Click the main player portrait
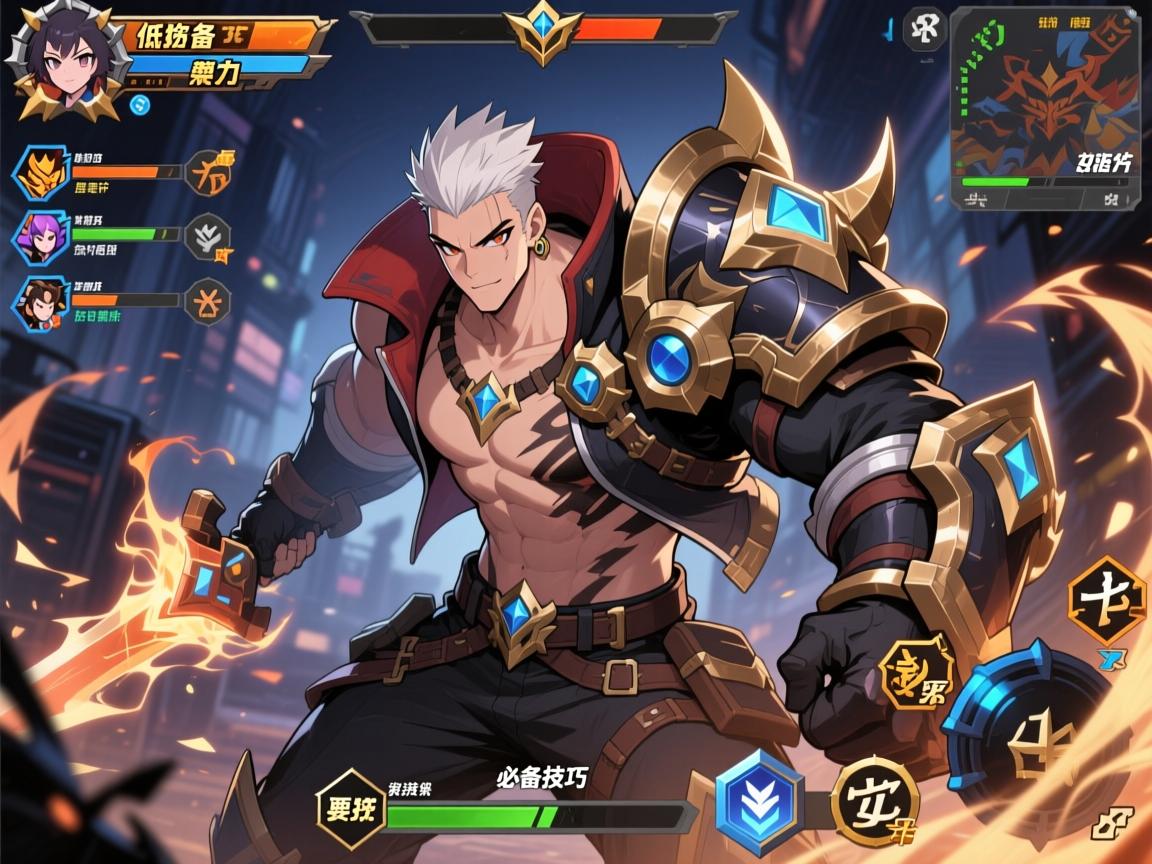 67,57
